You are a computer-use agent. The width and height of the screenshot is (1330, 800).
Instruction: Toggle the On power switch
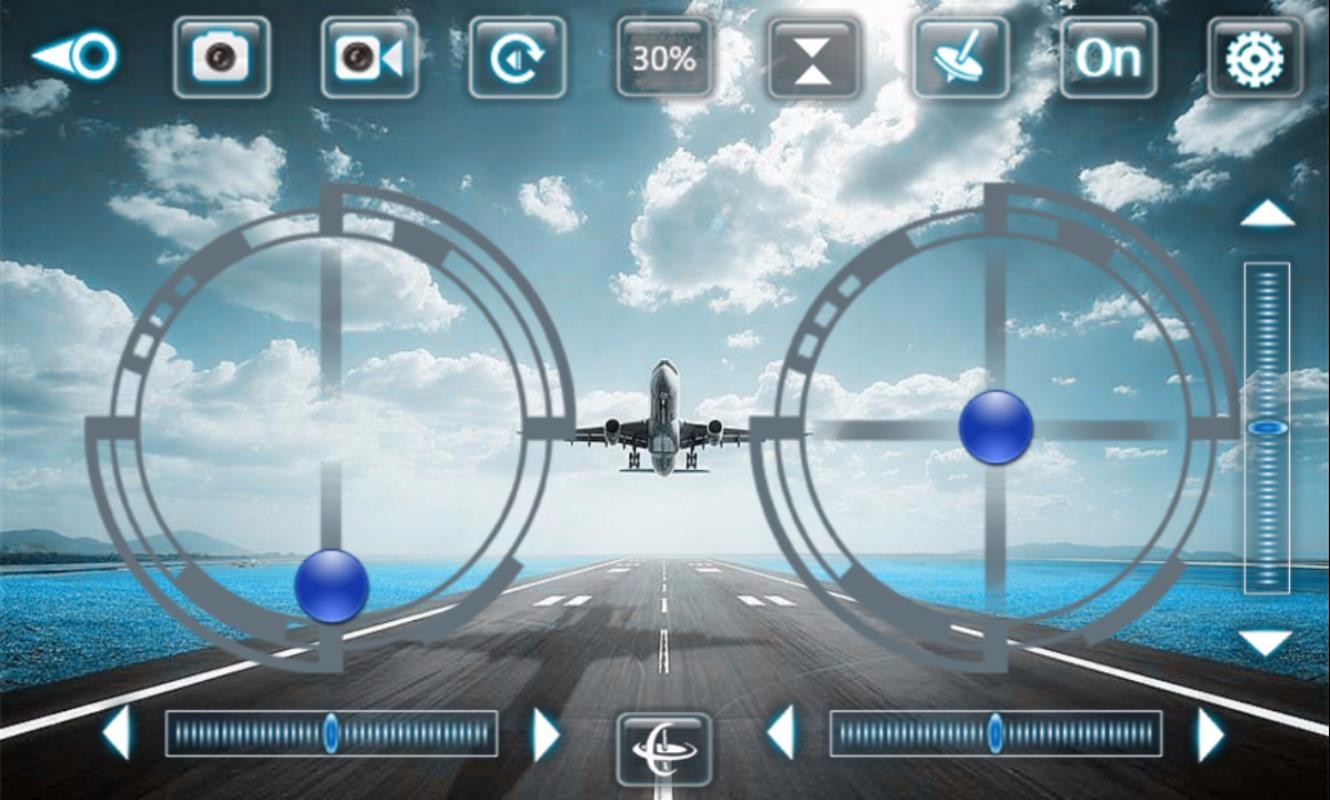[x=1108, y=58]
